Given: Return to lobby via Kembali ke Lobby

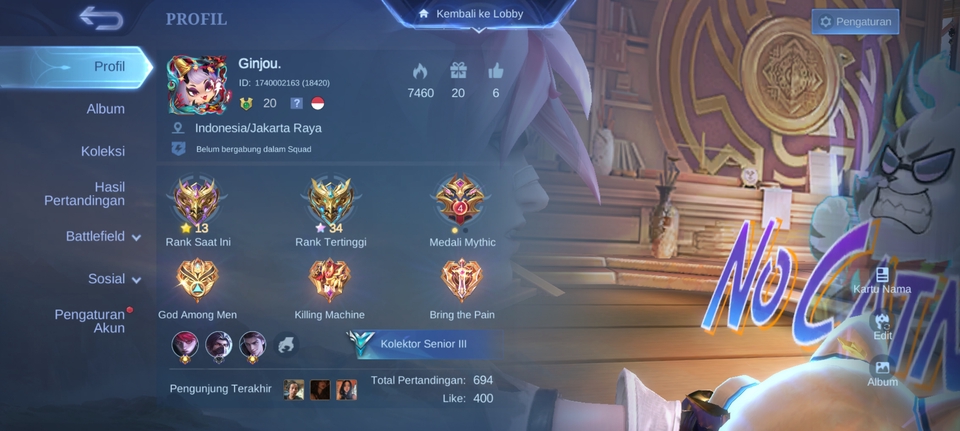Looking at the screenshot, I should tap(480, 14).
